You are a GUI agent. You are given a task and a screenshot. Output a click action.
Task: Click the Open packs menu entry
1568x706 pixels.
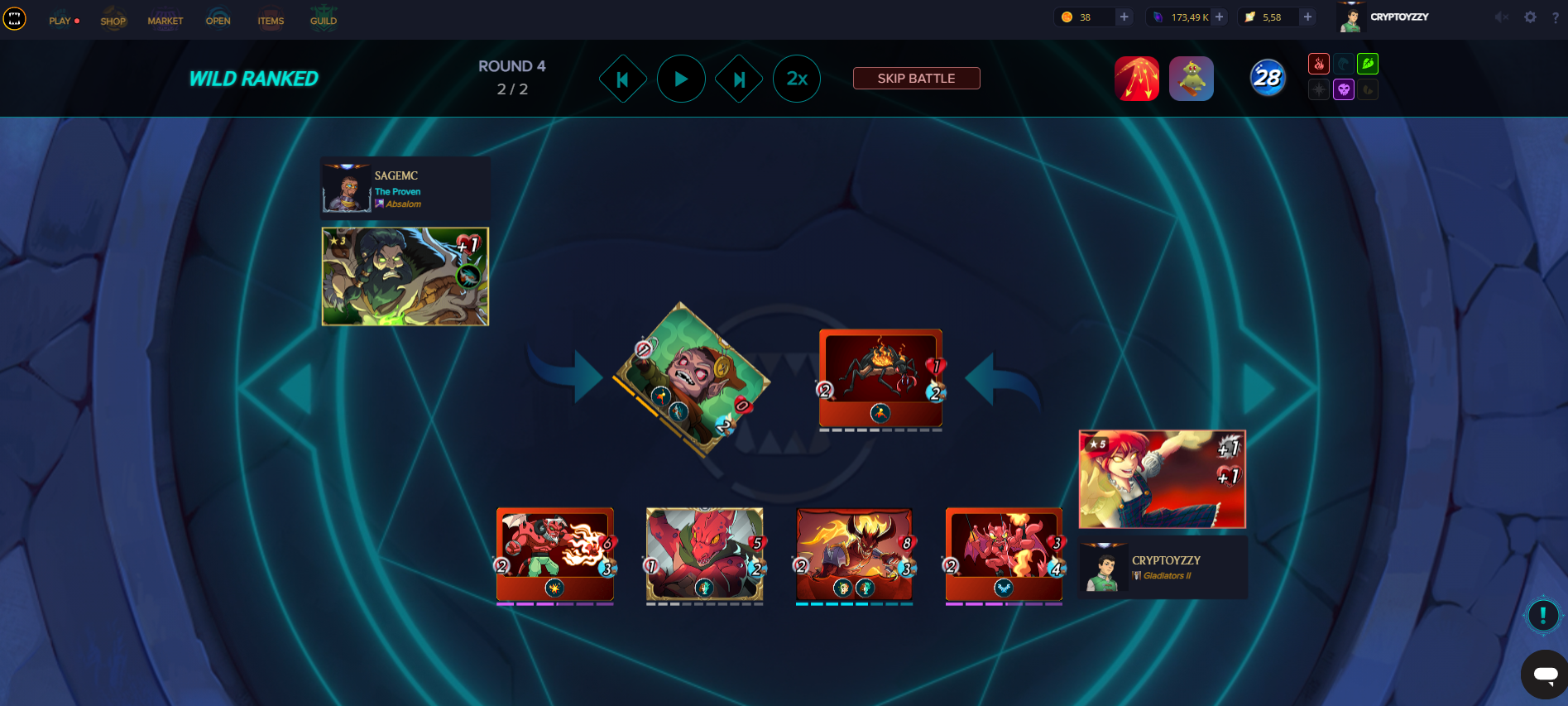click(218, 21)
